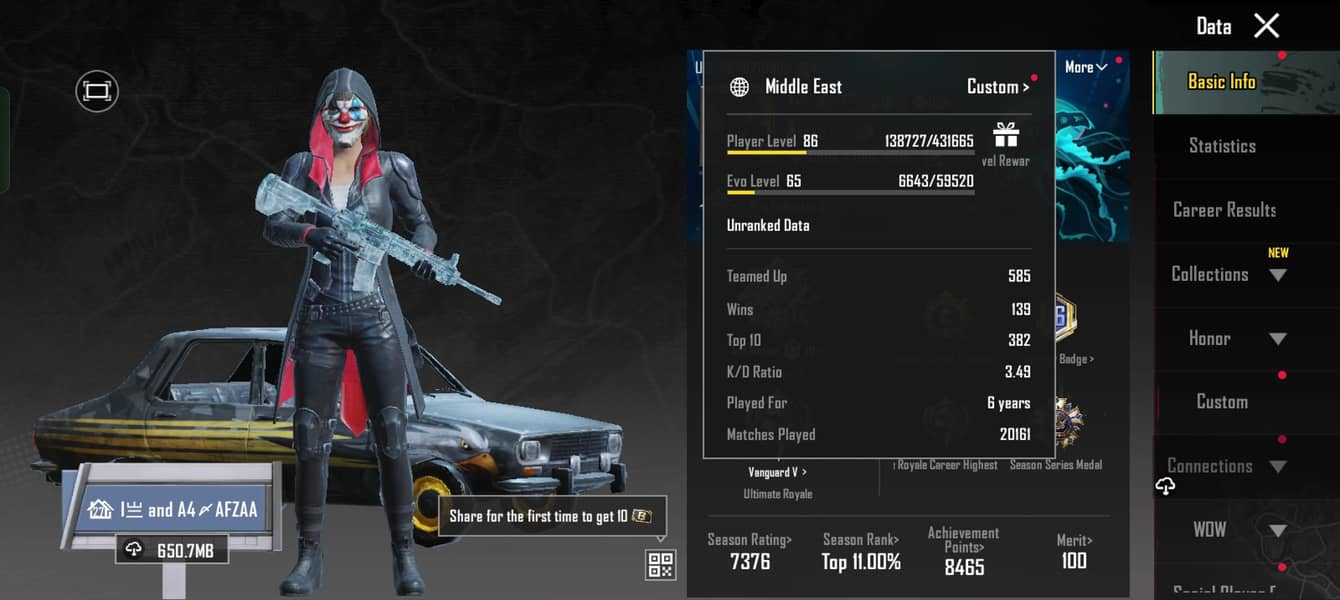Screen dimensions: 1340x600
Task: Toggle the fullscreen view frame icon
Action: pyautogui.click(x=97, y=92)
